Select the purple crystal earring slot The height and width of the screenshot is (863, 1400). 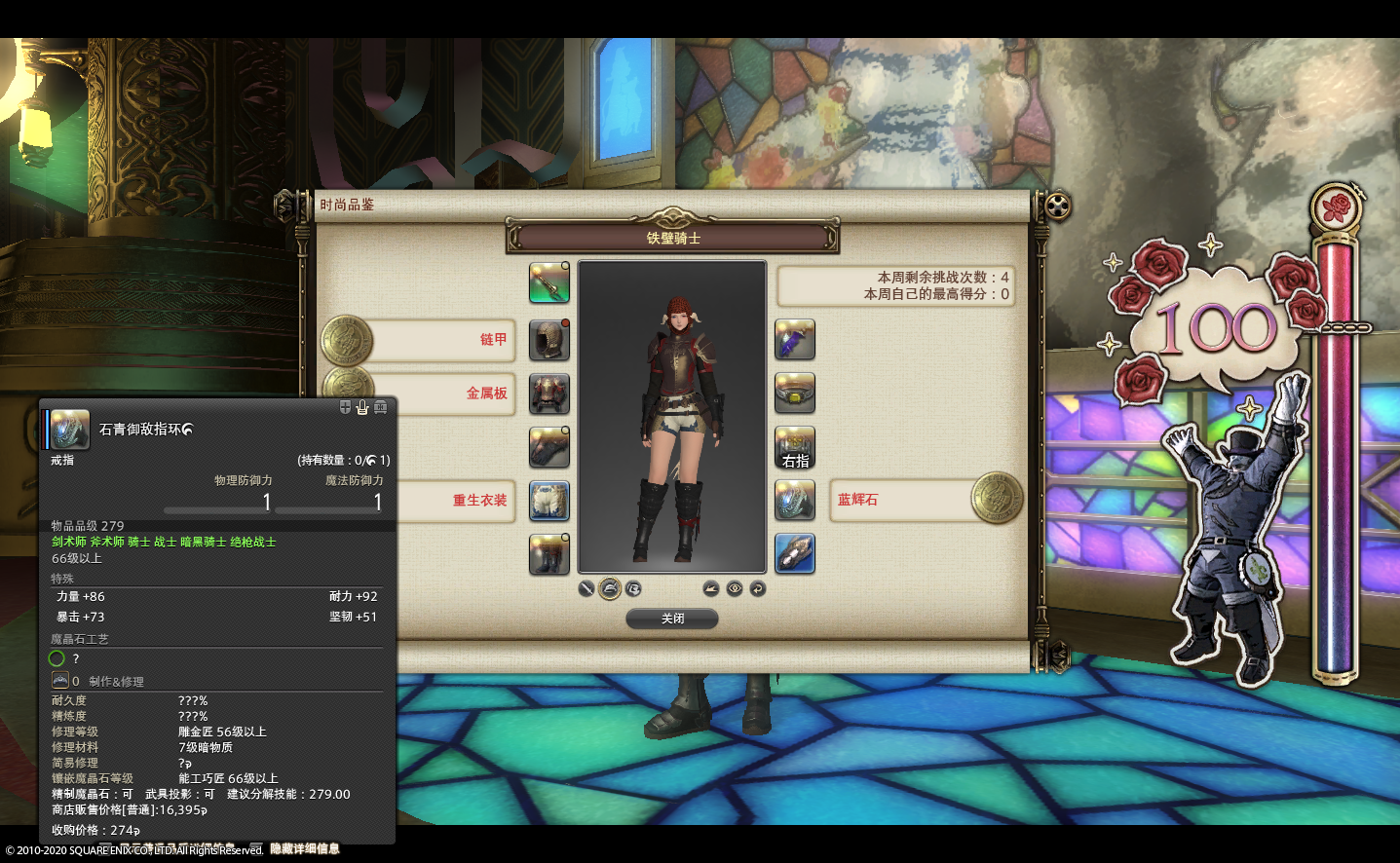point(795,340)
